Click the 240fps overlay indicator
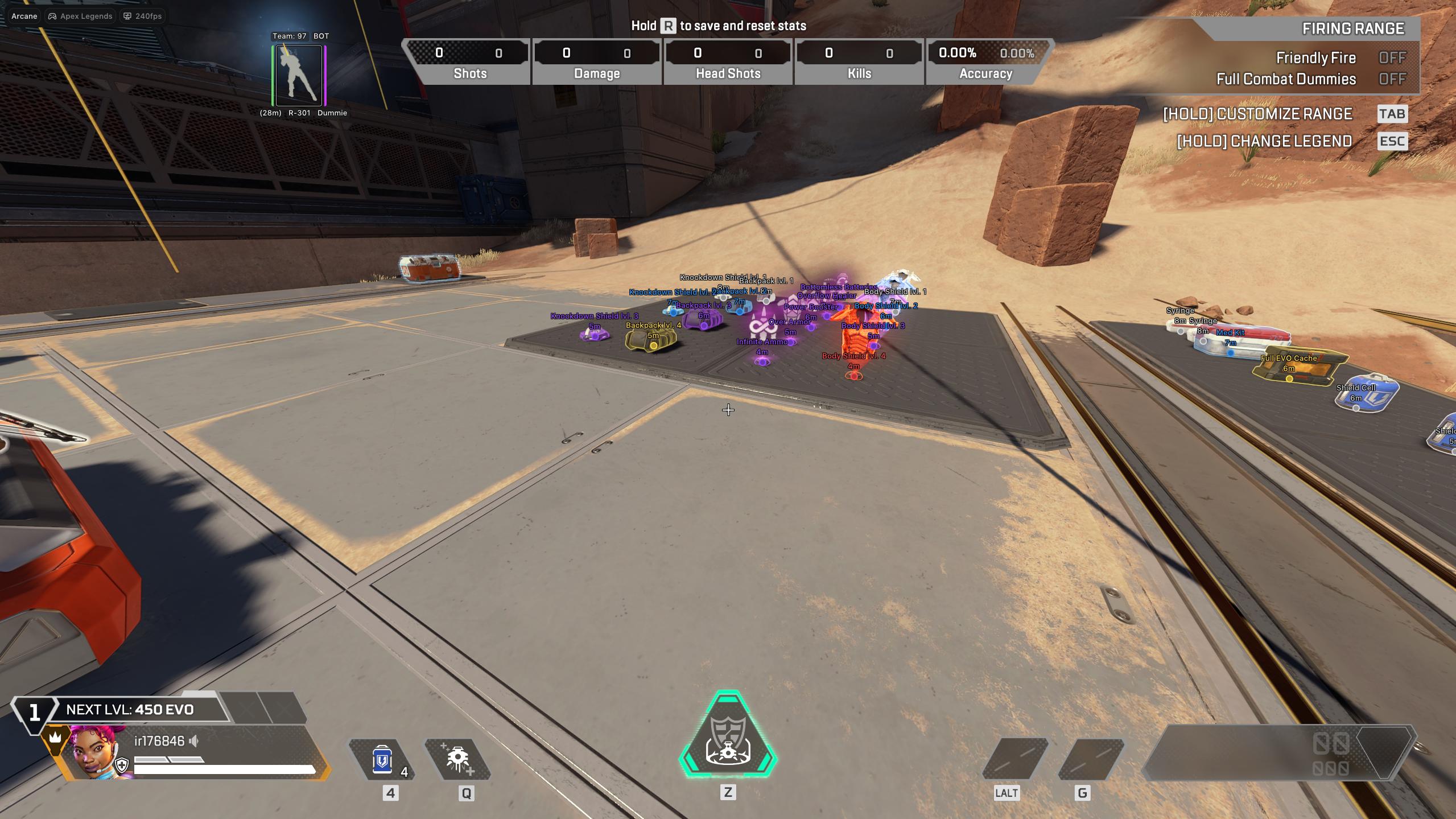This screenshot has width=1456, height=819. (x=143, y=16)
